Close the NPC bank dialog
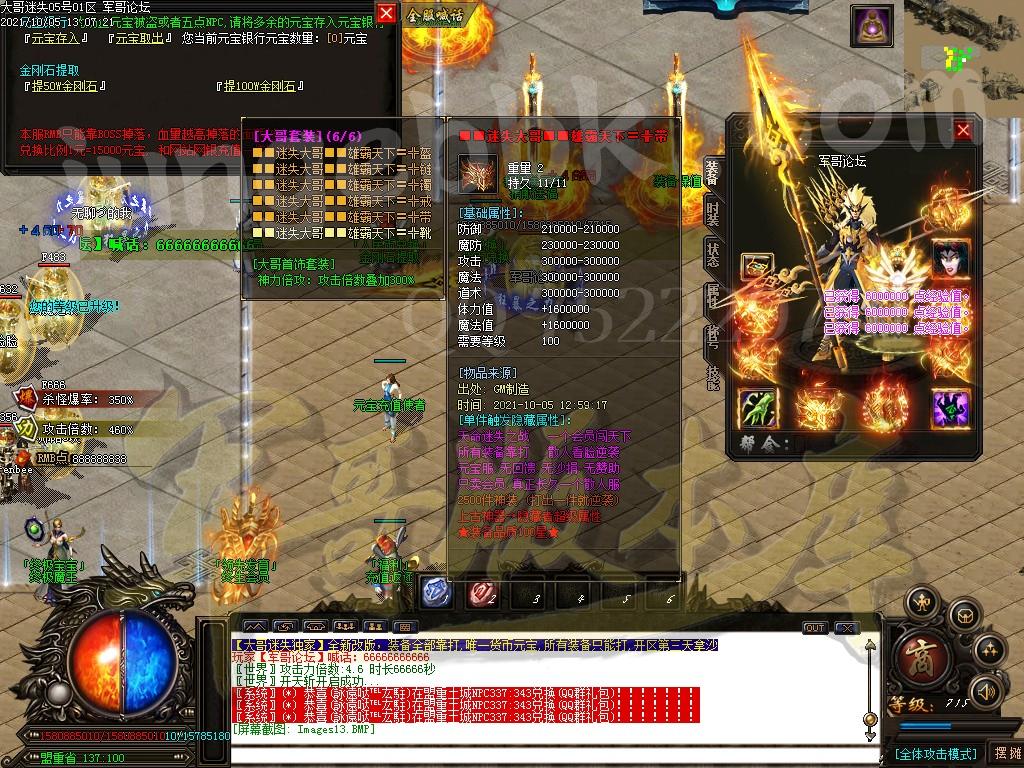The height and width of the screenshot is (768, 1024). (386, 13)
